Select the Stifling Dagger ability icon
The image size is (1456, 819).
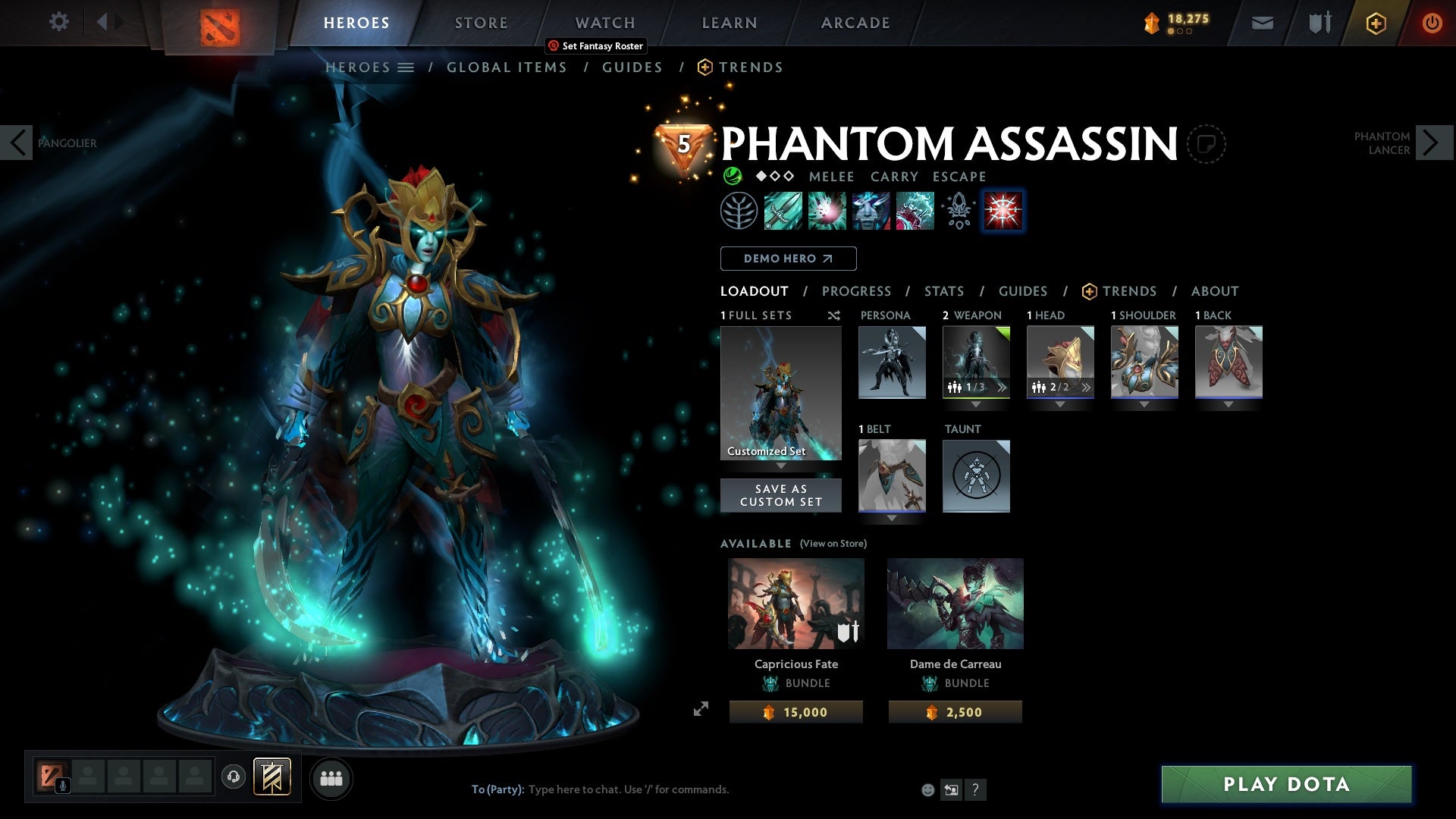point(782,212)
